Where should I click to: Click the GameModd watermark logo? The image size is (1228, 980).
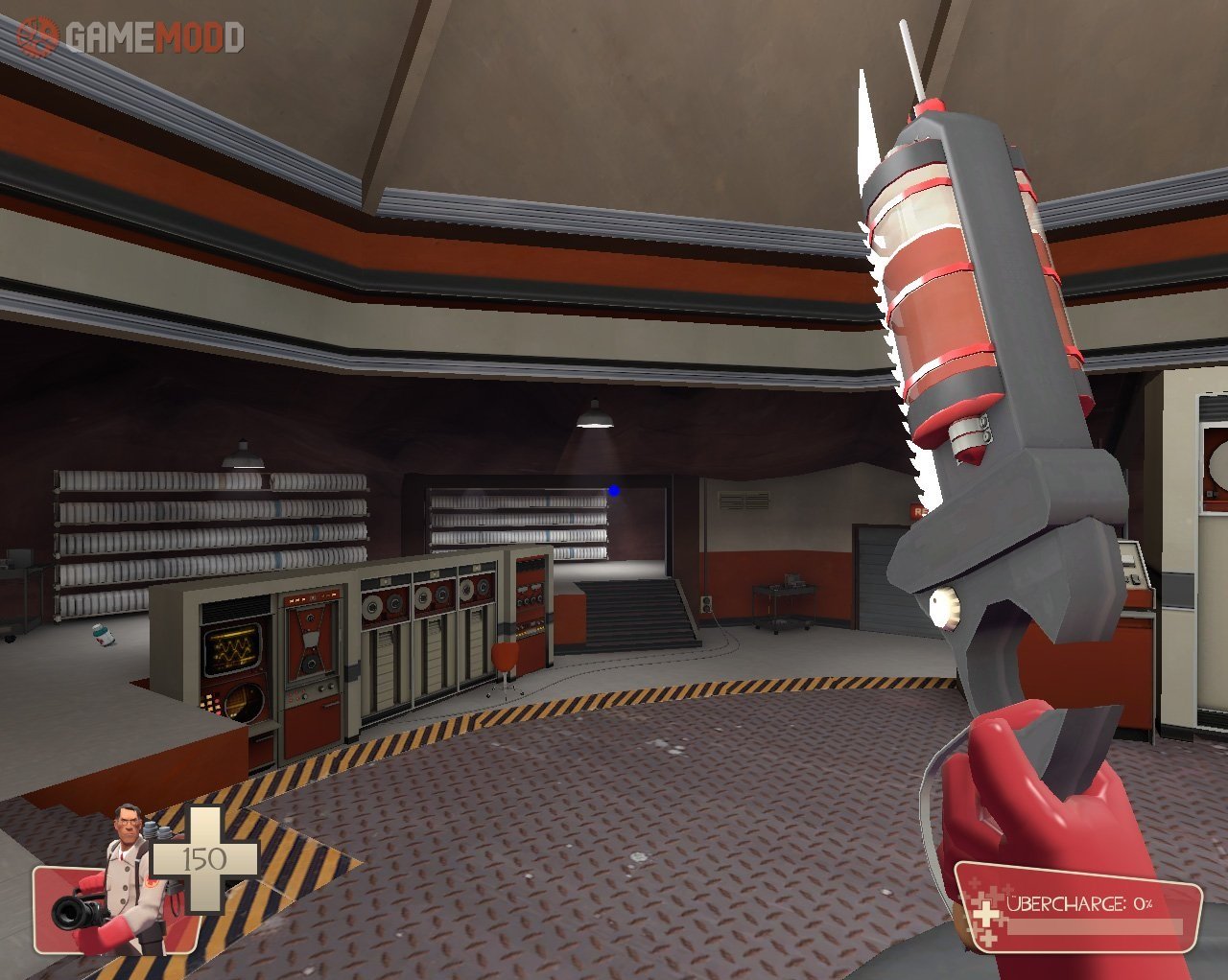(130, 37)
